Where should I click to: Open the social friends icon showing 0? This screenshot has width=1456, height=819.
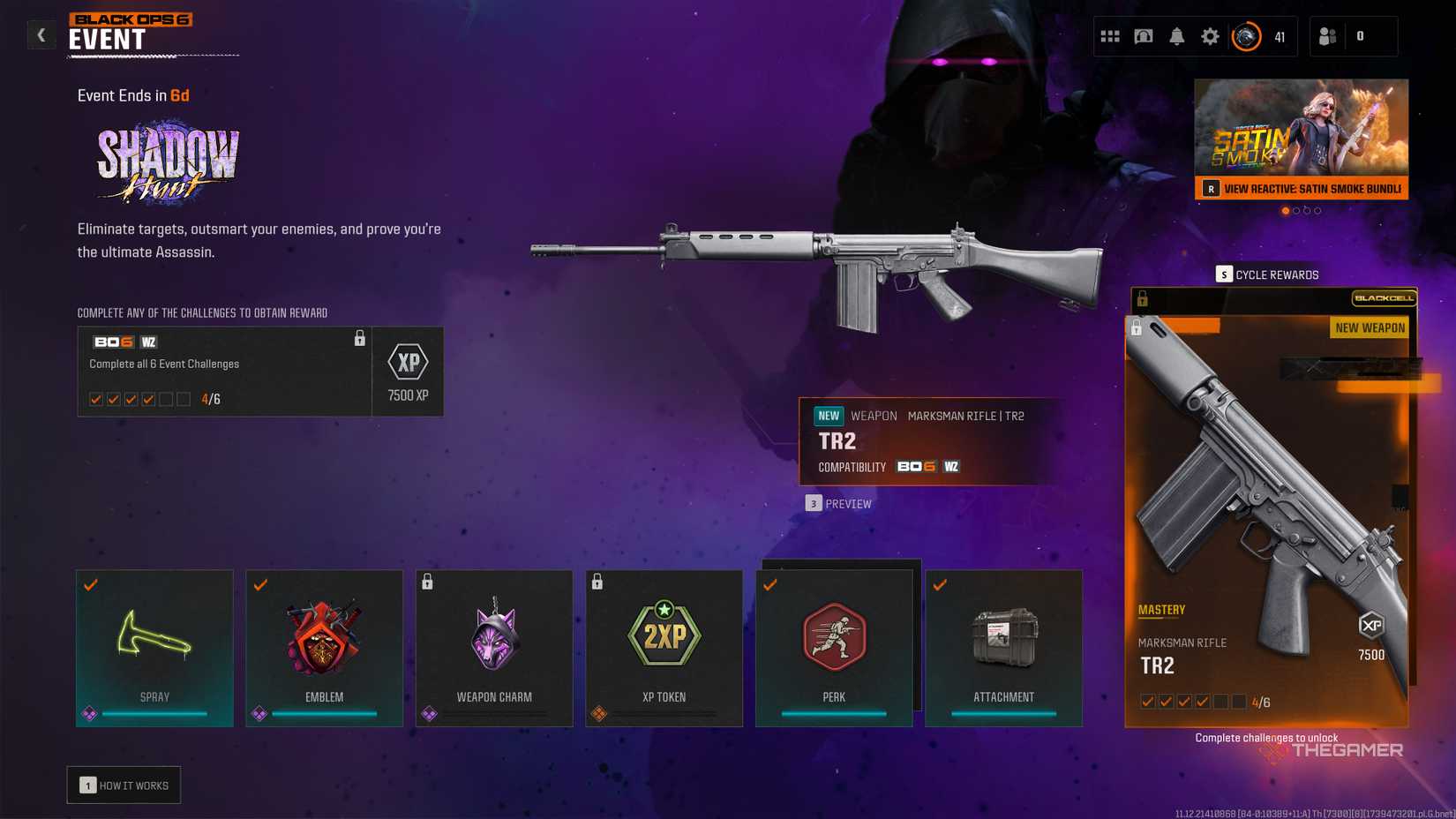coord(1327,36)
